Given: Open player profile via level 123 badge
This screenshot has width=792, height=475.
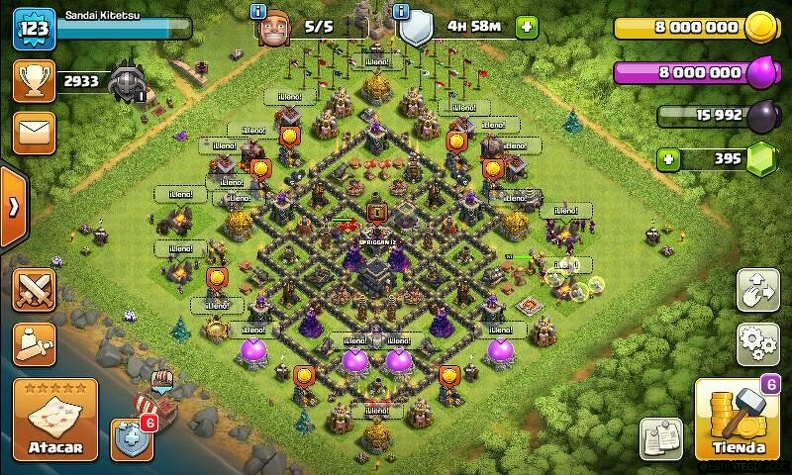Looking at the screenshot, I should pos(32,29).
